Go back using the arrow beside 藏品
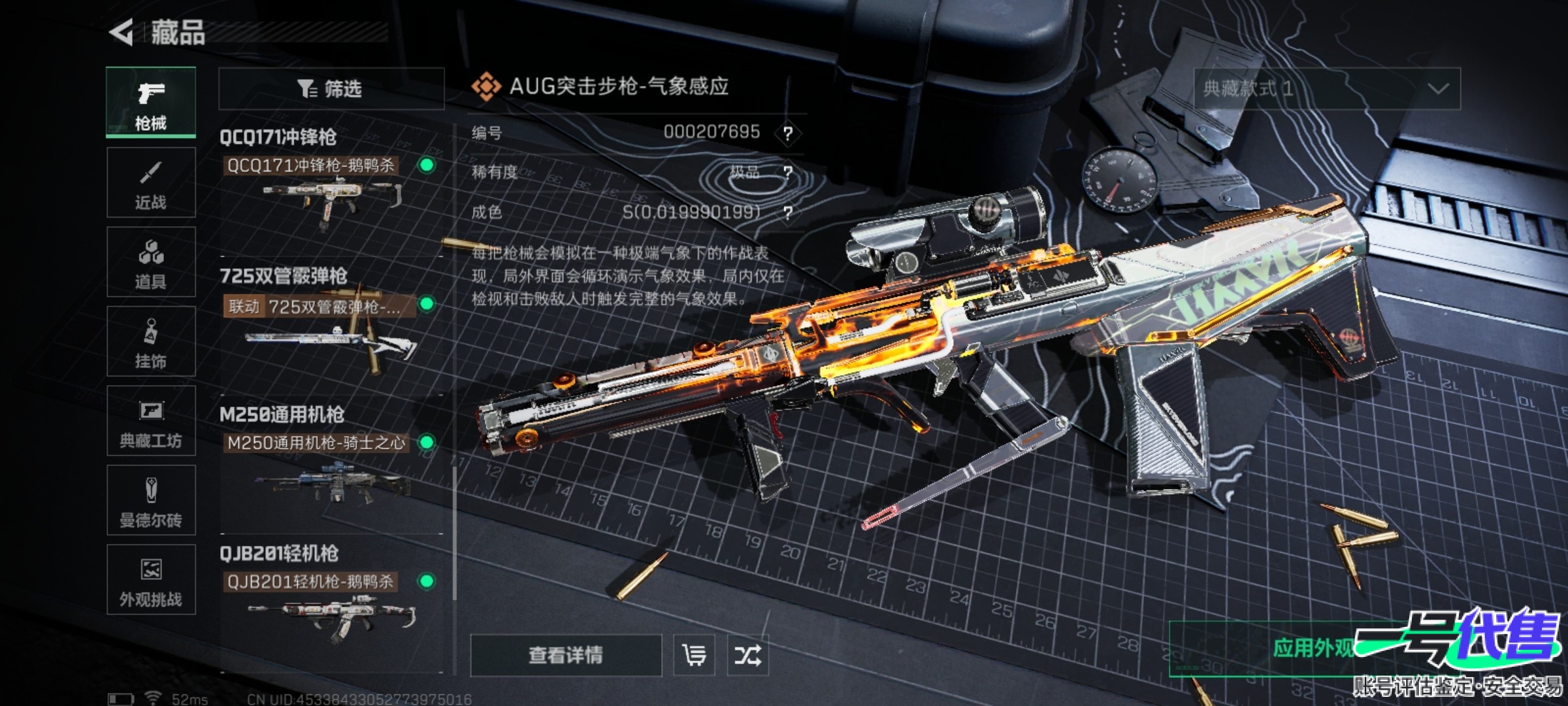This screenshot has width=1568, height=706. [x=122, y=33]
